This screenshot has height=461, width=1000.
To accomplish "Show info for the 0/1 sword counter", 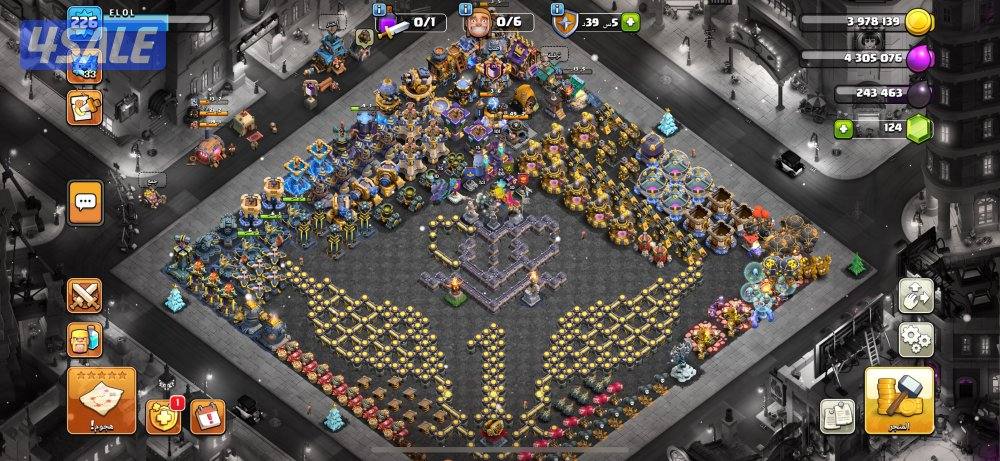I will 380,11.
